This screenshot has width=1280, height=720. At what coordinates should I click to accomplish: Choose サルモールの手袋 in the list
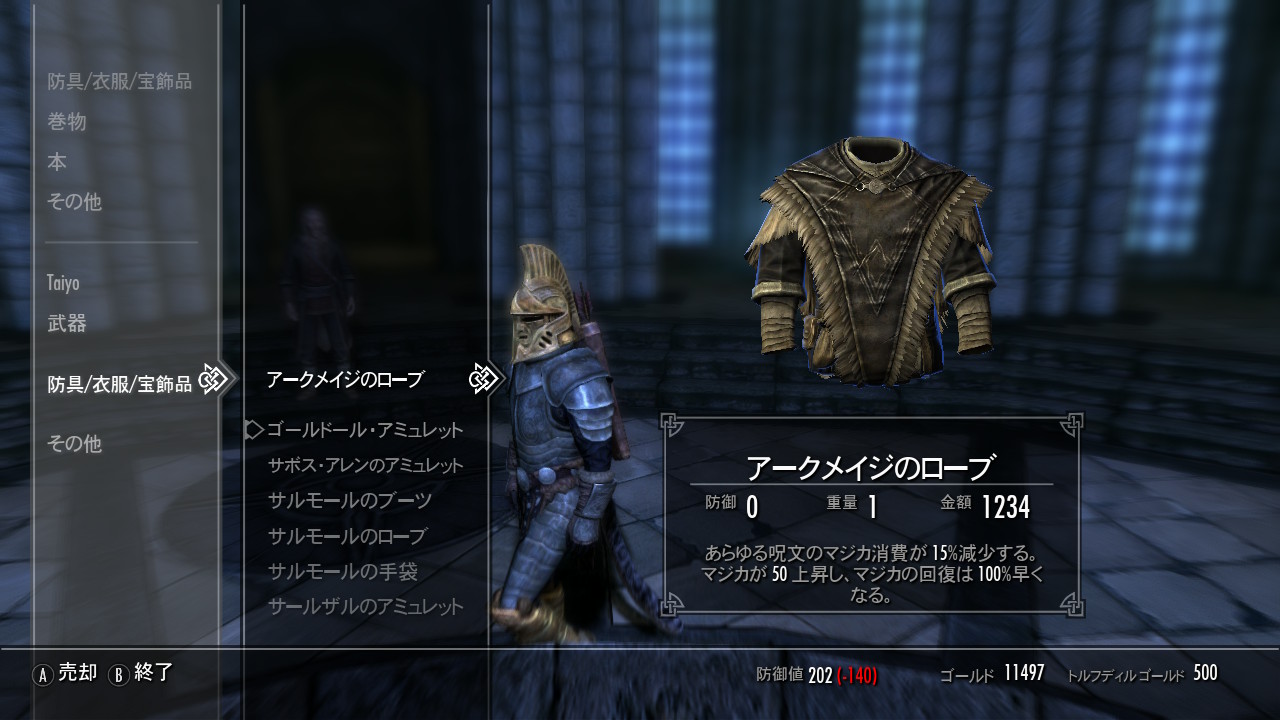343,572
